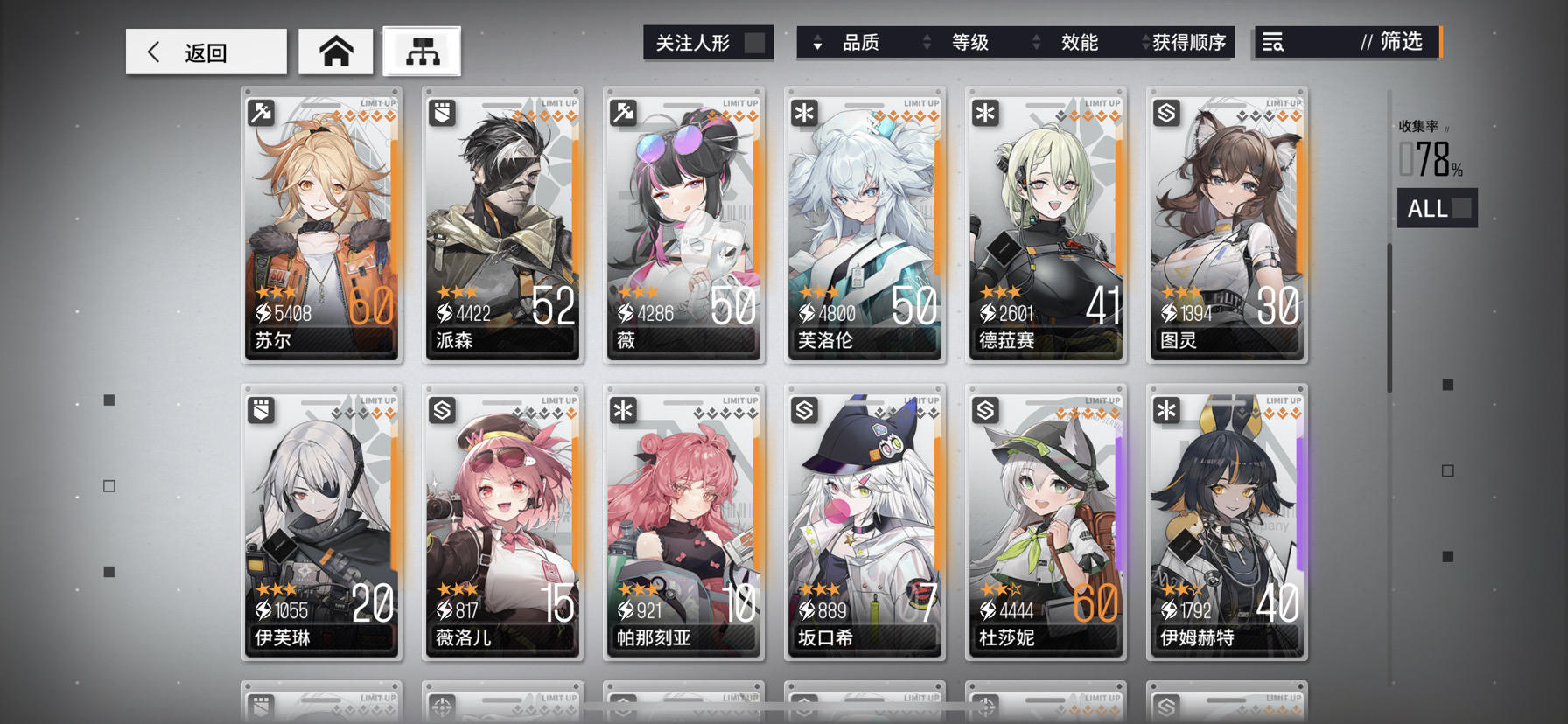This screenshot has width=1568, height=724.
Task: Select the hammer class icon on 苏尔's card
Action: (261, 113)
